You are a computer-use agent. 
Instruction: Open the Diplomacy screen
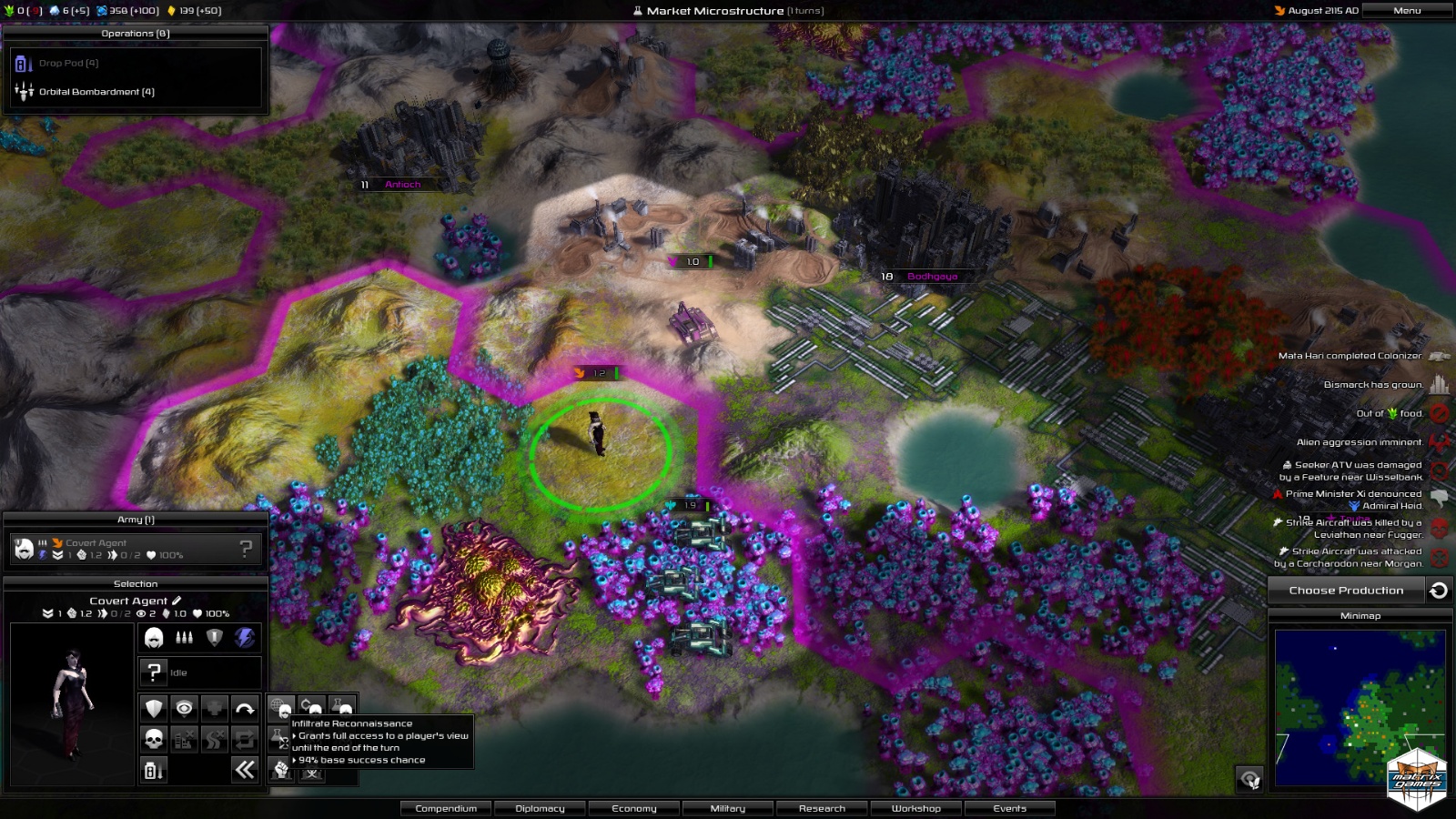(540, 808)
